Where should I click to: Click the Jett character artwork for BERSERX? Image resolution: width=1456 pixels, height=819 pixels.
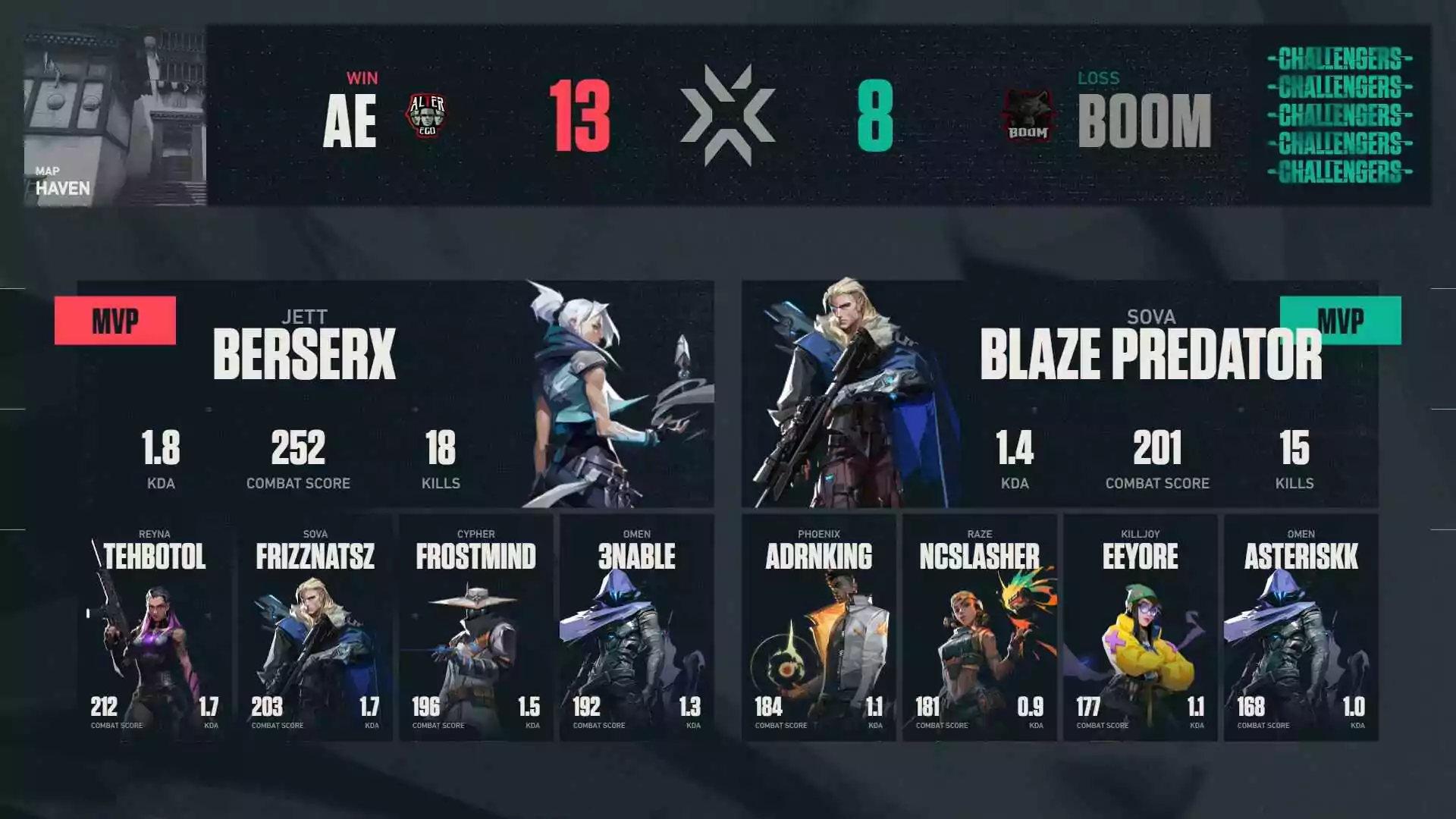599,394
